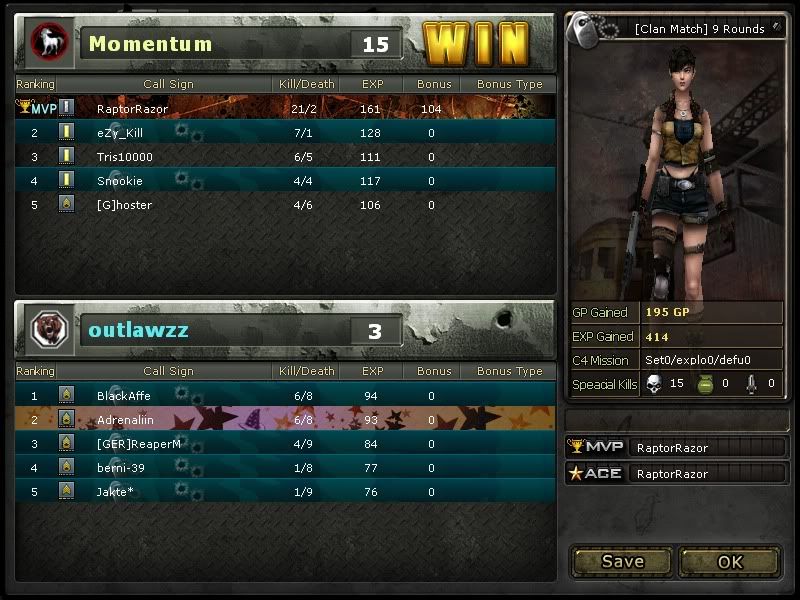800x600 pixels.
Task: Save the match results screenshot
Action: click(622, 561)
